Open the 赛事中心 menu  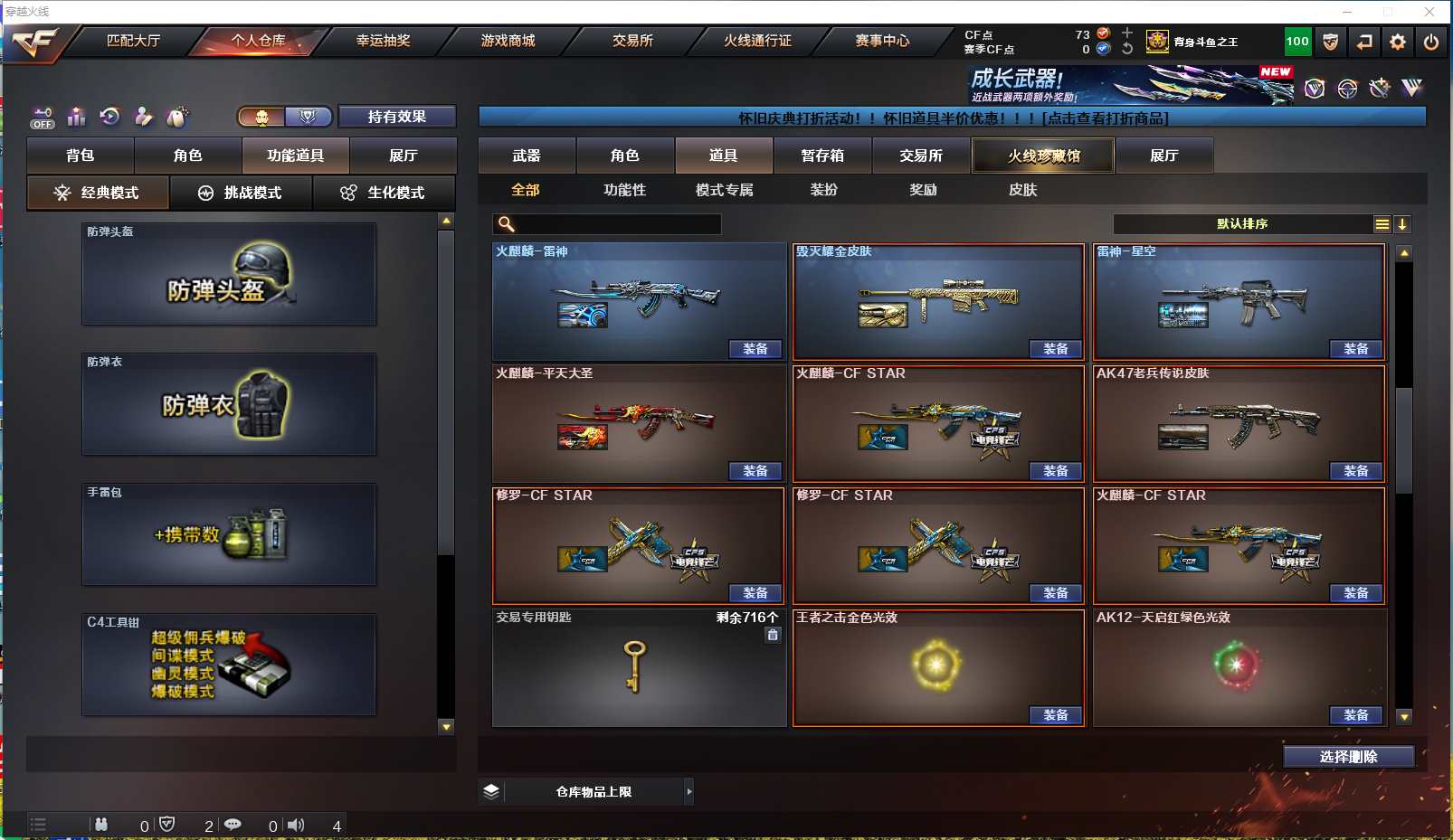[x=882, y=41]
